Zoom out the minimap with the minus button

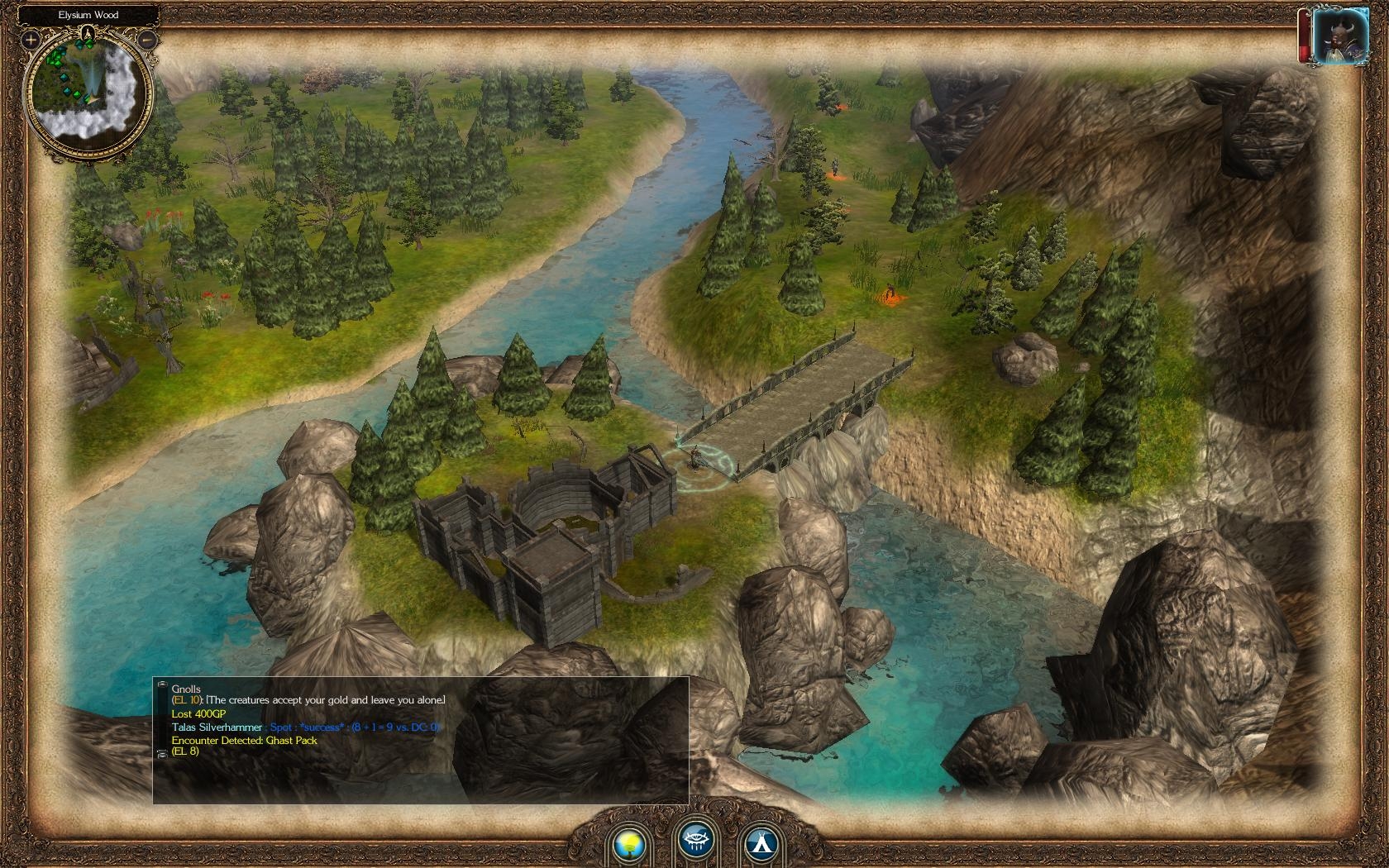(x=147, y=39)
